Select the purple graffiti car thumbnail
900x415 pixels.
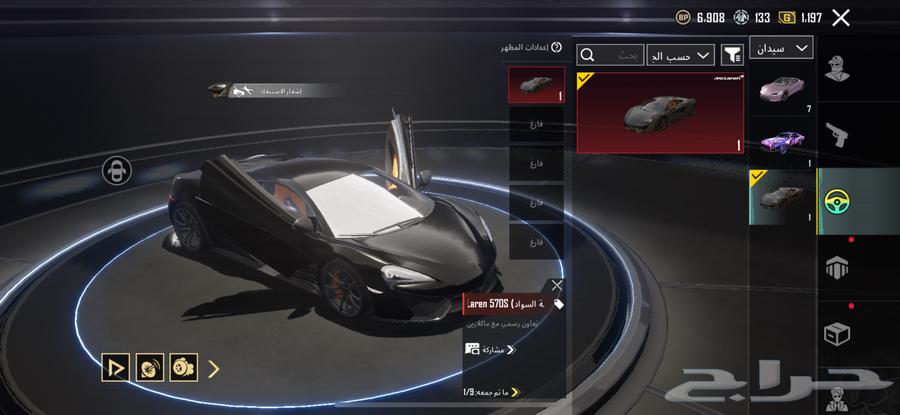tap(781, 142)
